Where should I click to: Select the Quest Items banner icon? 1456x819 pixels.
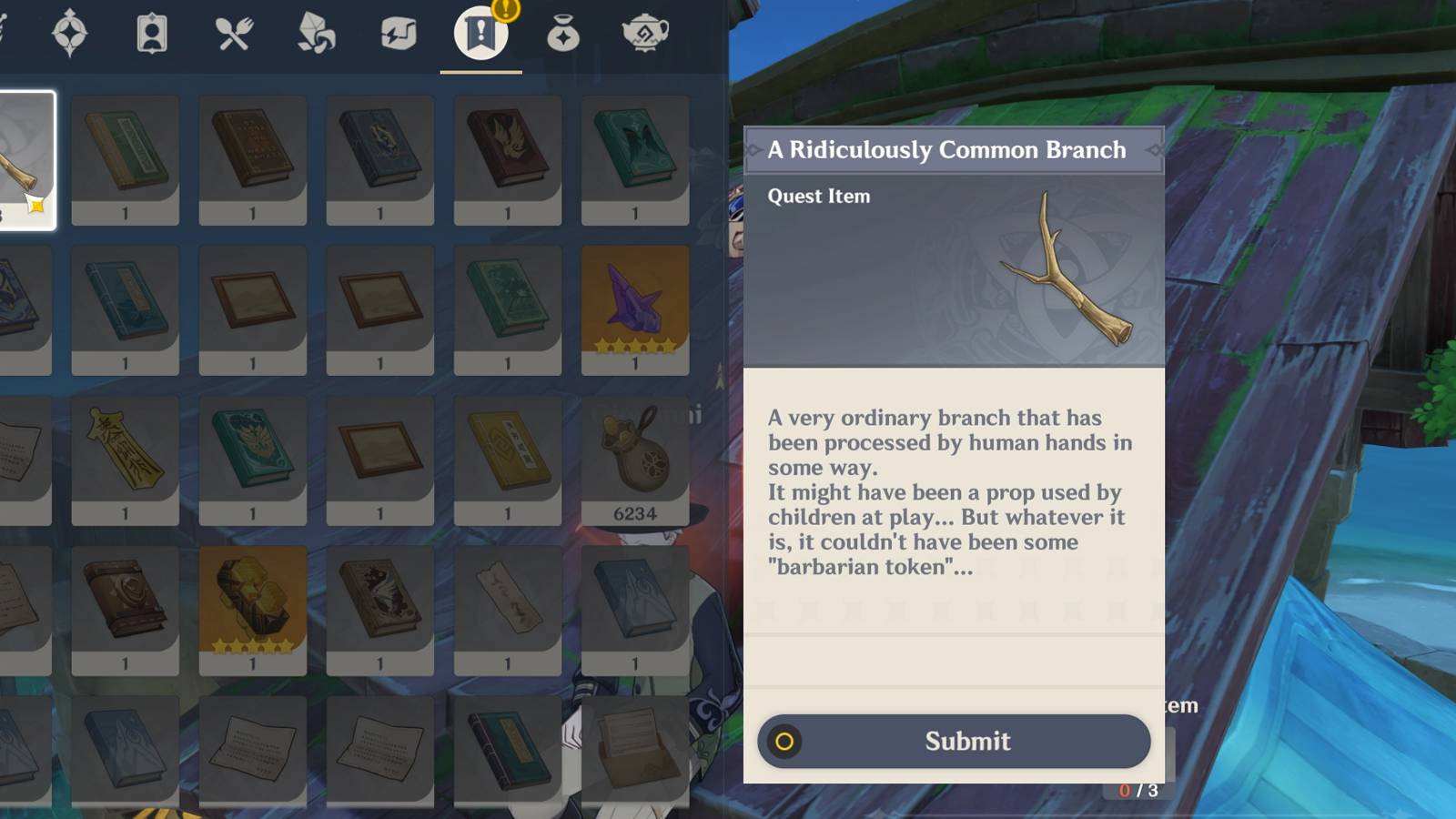pos(480,34)
